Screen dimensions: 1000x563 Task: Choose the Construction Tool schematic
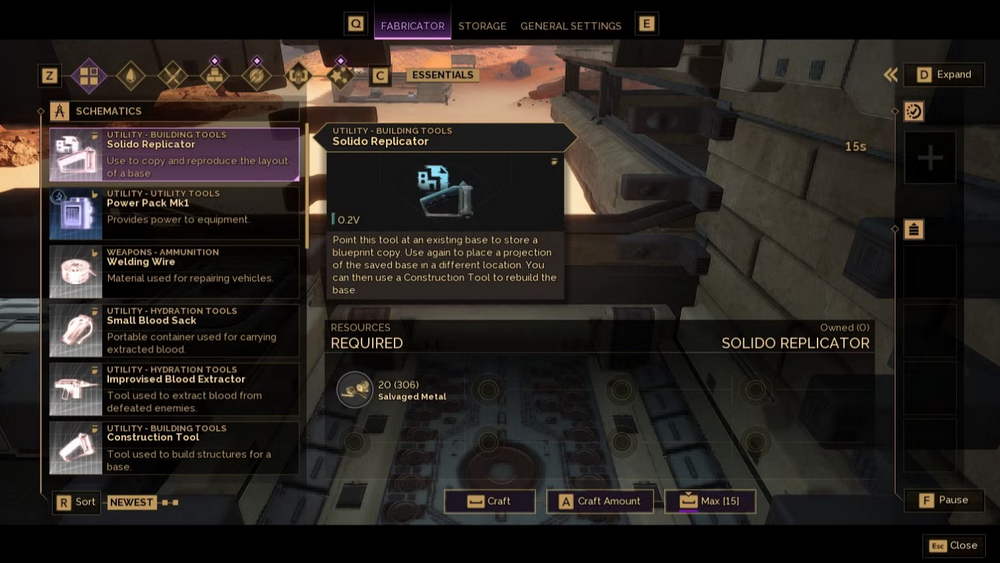[x=174, y=447]
